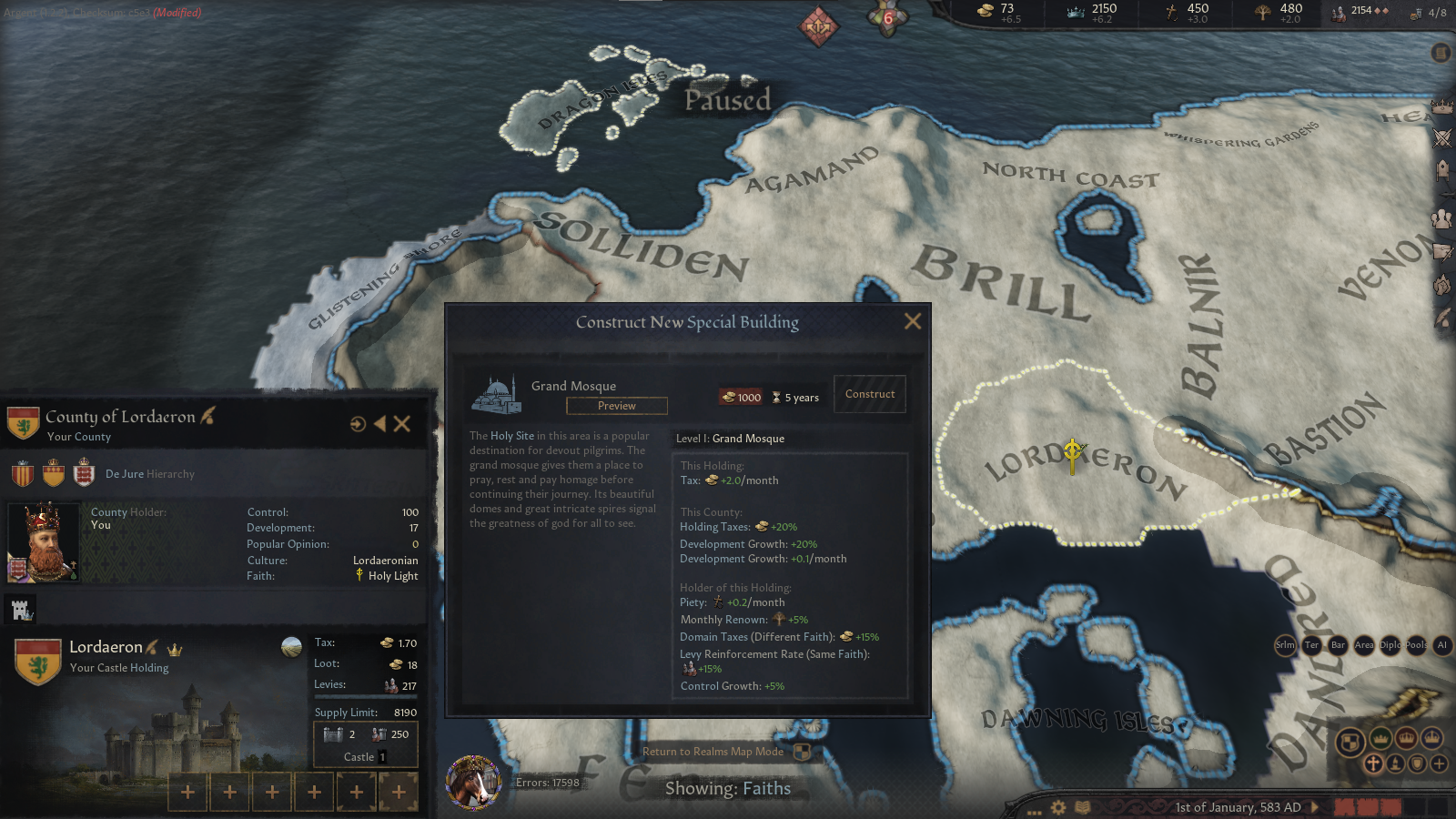Screen dimensions: 1456x819
Task: Open the county holder's portrait
Action: [42, 542]
